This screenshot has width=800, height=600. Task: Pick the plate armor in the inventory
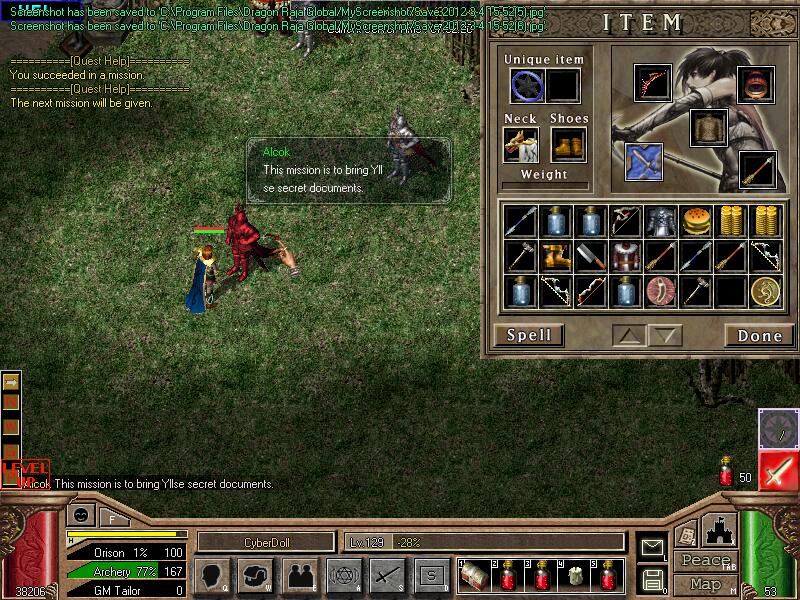[660, 221]
